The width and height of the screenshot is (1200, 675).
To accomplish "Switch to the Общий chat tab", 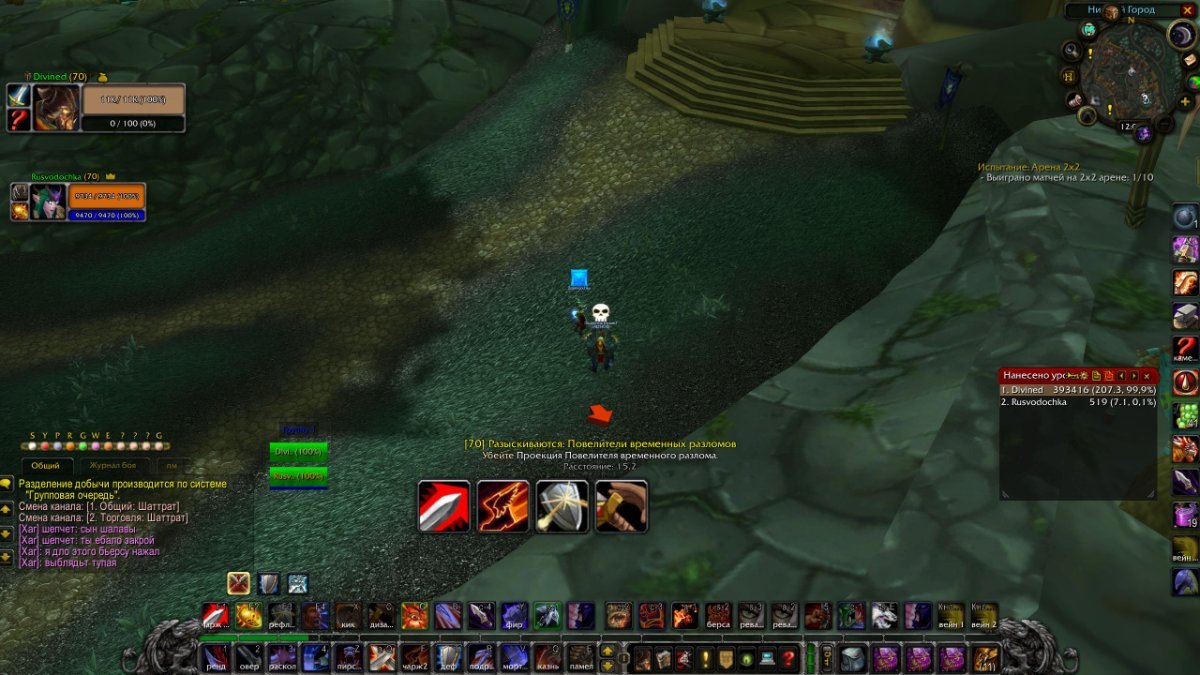I will 45,466.
